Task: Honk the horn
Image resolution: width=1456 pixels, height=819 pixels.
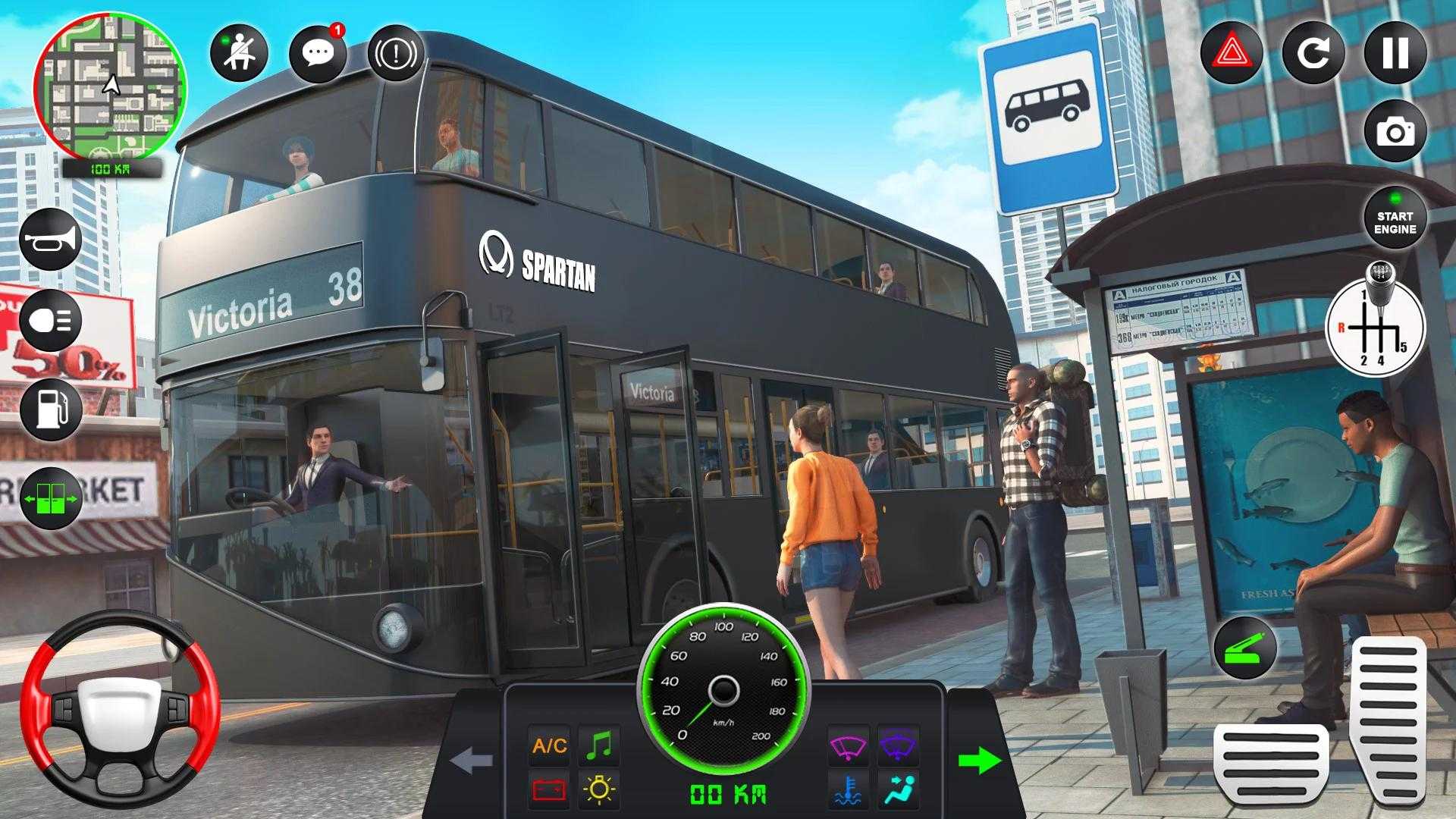Action: pyautogui.click(x=51, y=240)
